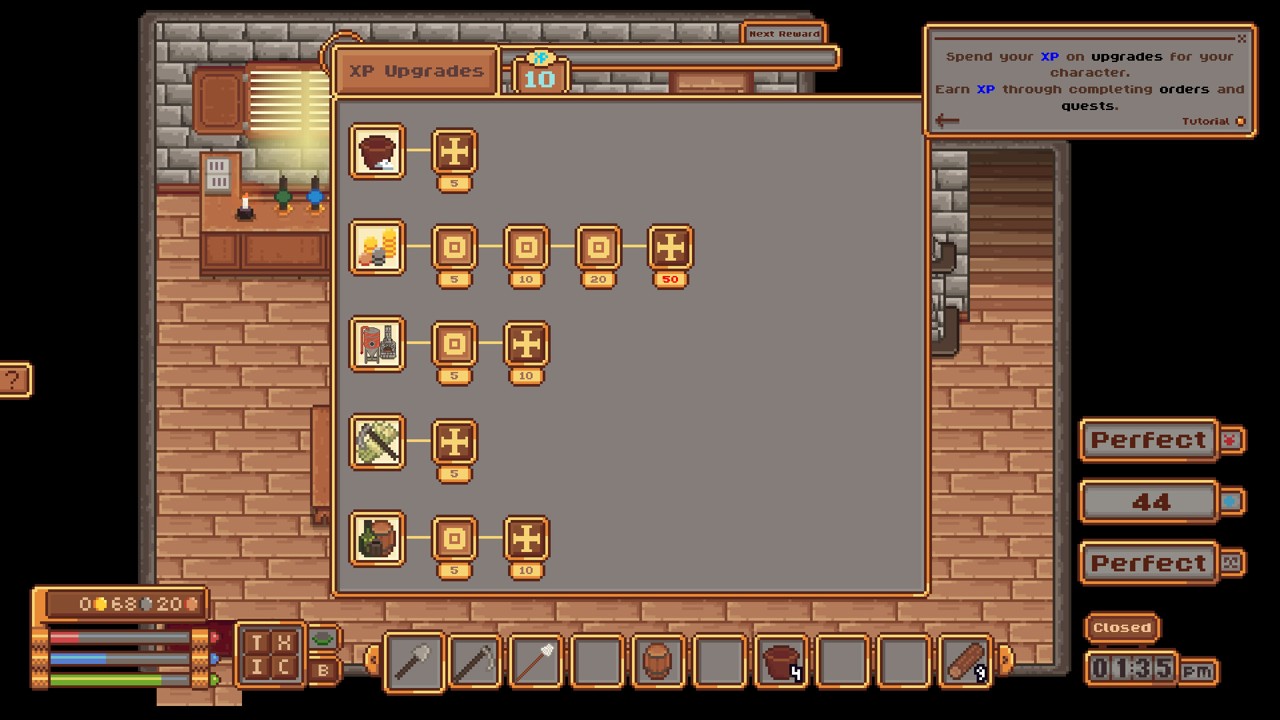Screen dimensions: 1280x720
Task: Select the brewing equipment upgrade category icon
Action: 377,345
